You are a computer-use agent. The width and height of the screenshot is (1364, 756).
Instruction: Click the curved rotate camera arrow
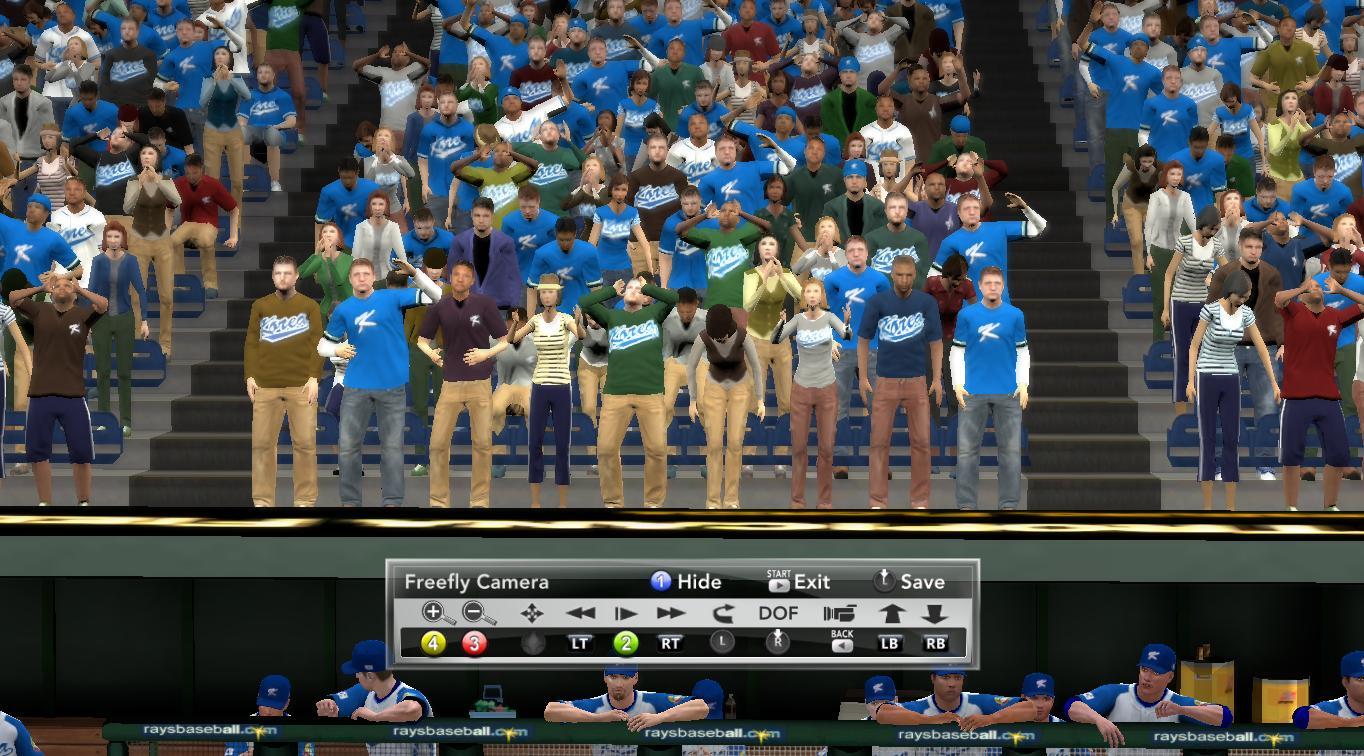click(x=722, y=613)
